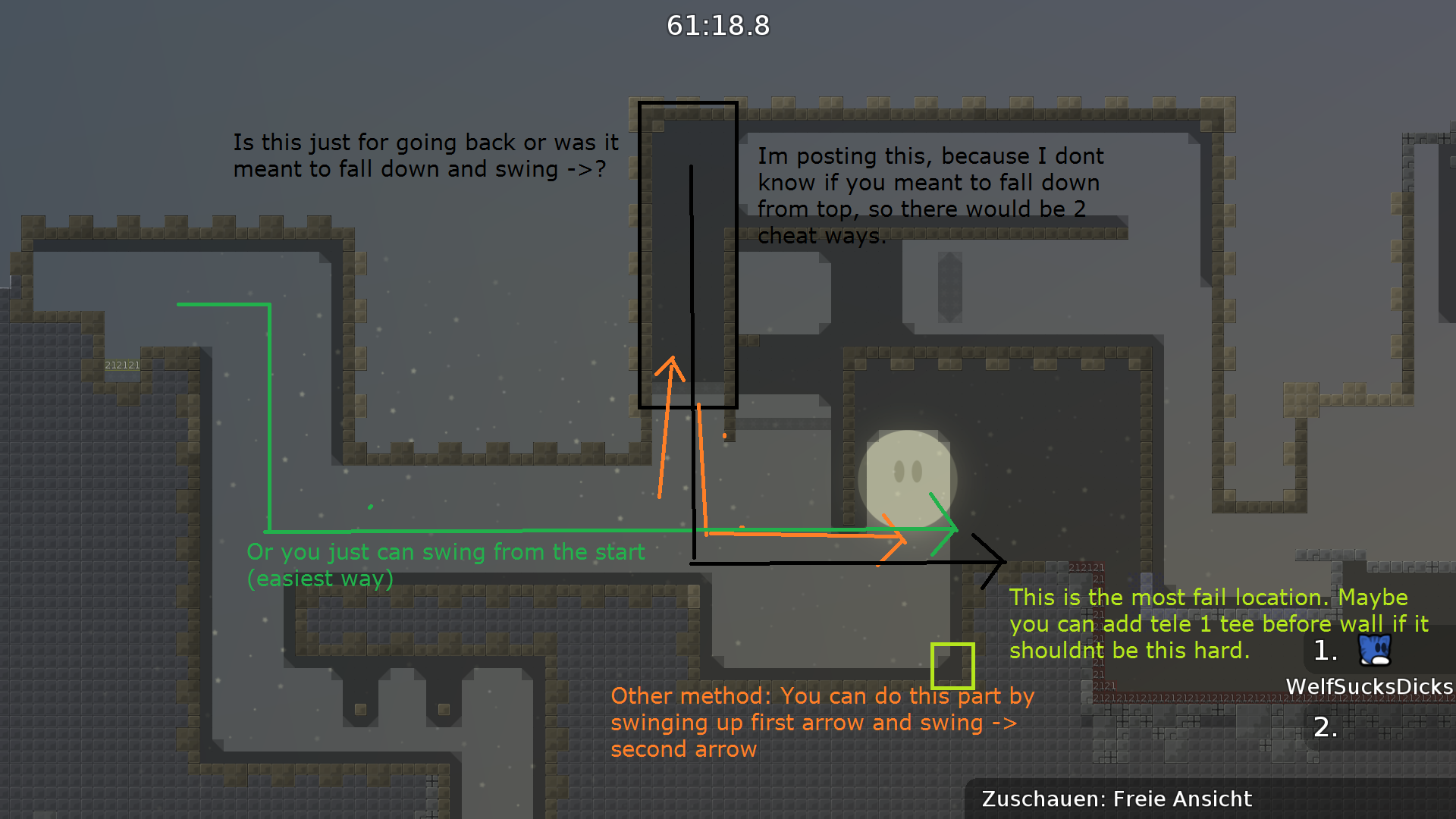1456x819 pixels.
Task: Click the red 212121 teleport strip
Action: (1087, 567)
